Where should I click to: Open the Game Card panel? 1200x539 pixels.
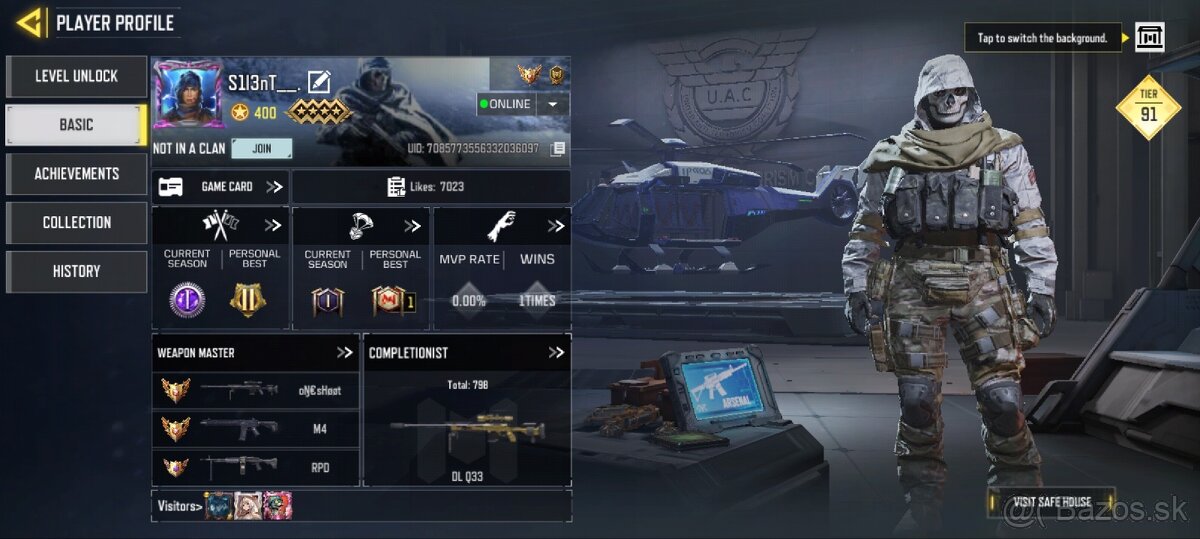click(220, 187)
